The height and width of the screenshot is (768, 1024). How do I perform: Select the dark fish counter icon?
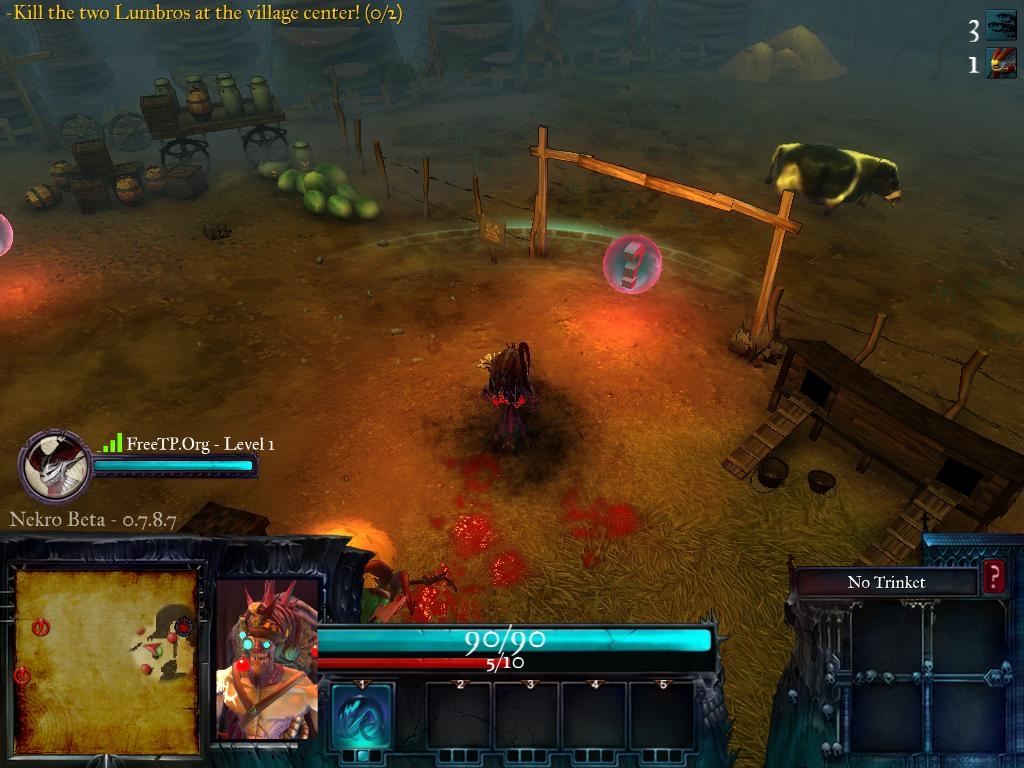(x=1001, y=26)
